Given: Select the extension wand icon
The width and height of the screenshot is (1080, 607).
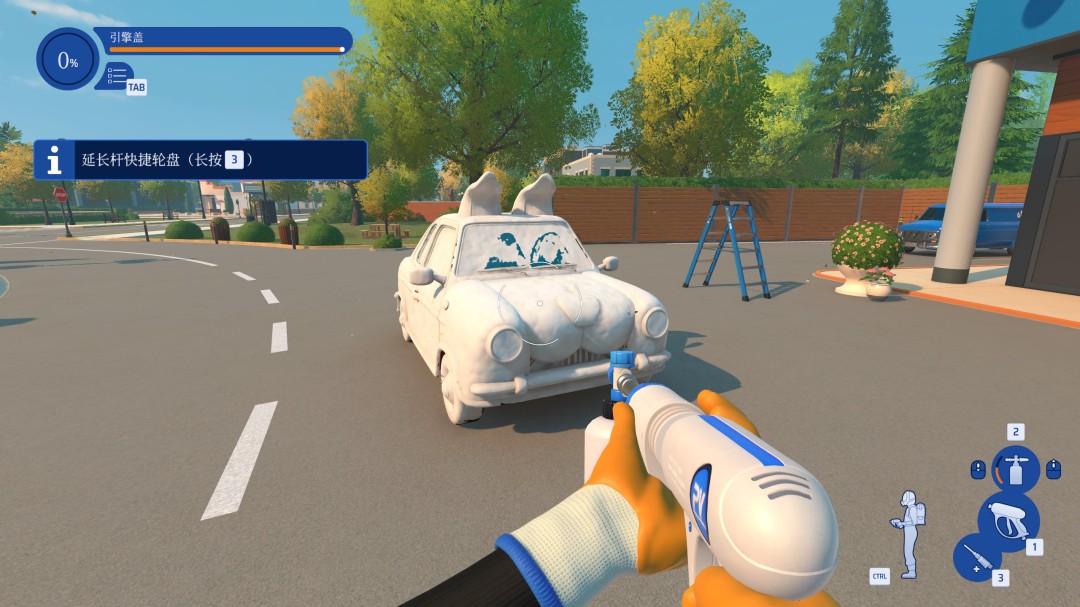Looking at the screenshot, I should pos(976,558).
